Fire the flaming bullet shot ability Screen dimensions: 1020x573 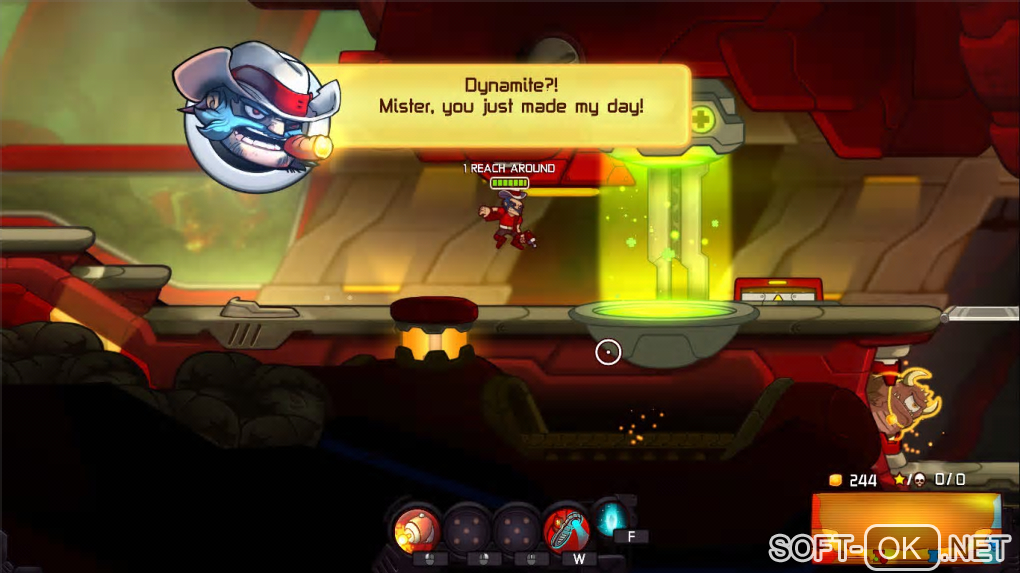[413, 528]
